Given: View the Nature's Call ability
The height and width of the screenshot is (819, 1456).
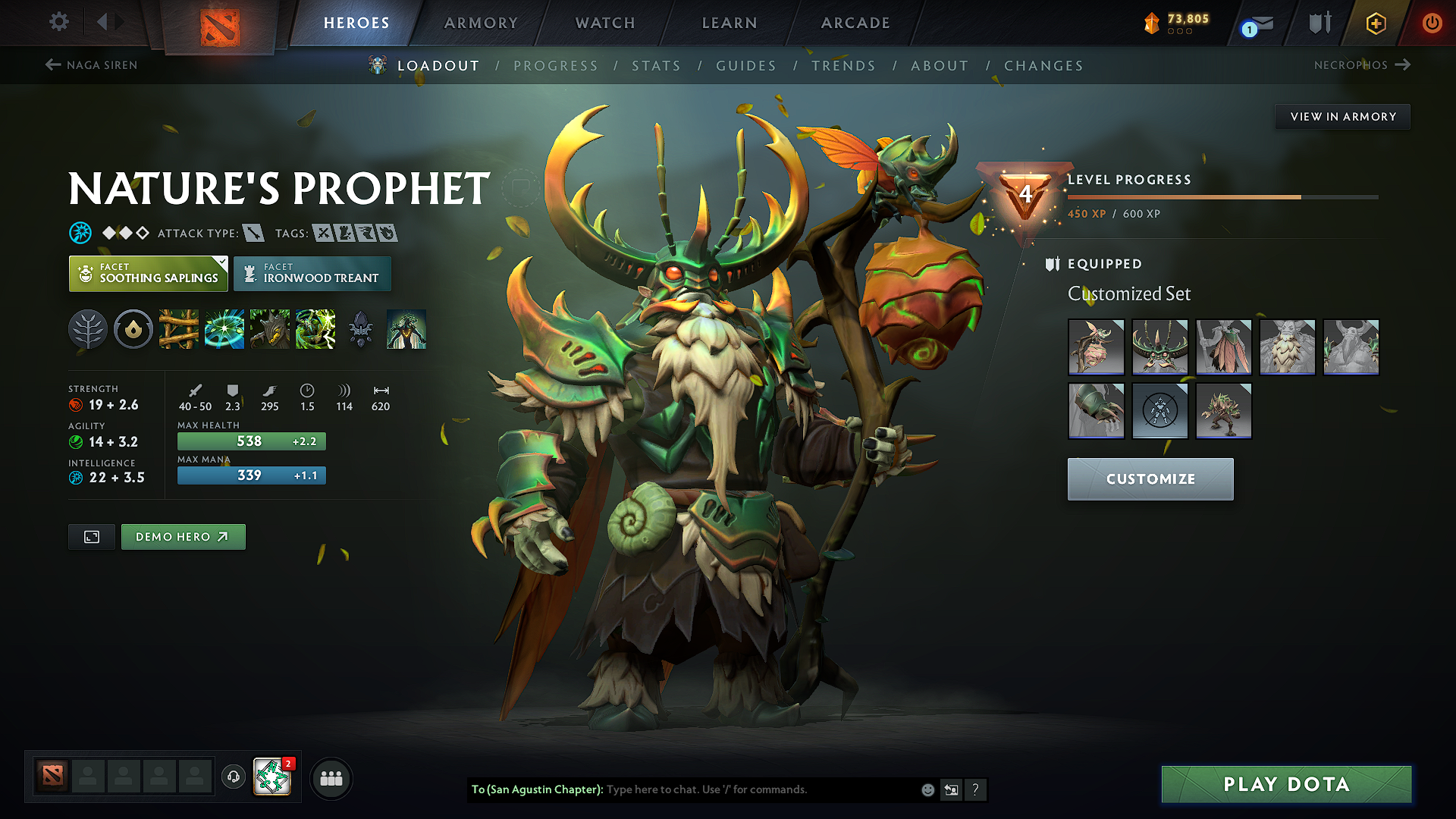Looking at the screenshot, I should coord(270,328).
